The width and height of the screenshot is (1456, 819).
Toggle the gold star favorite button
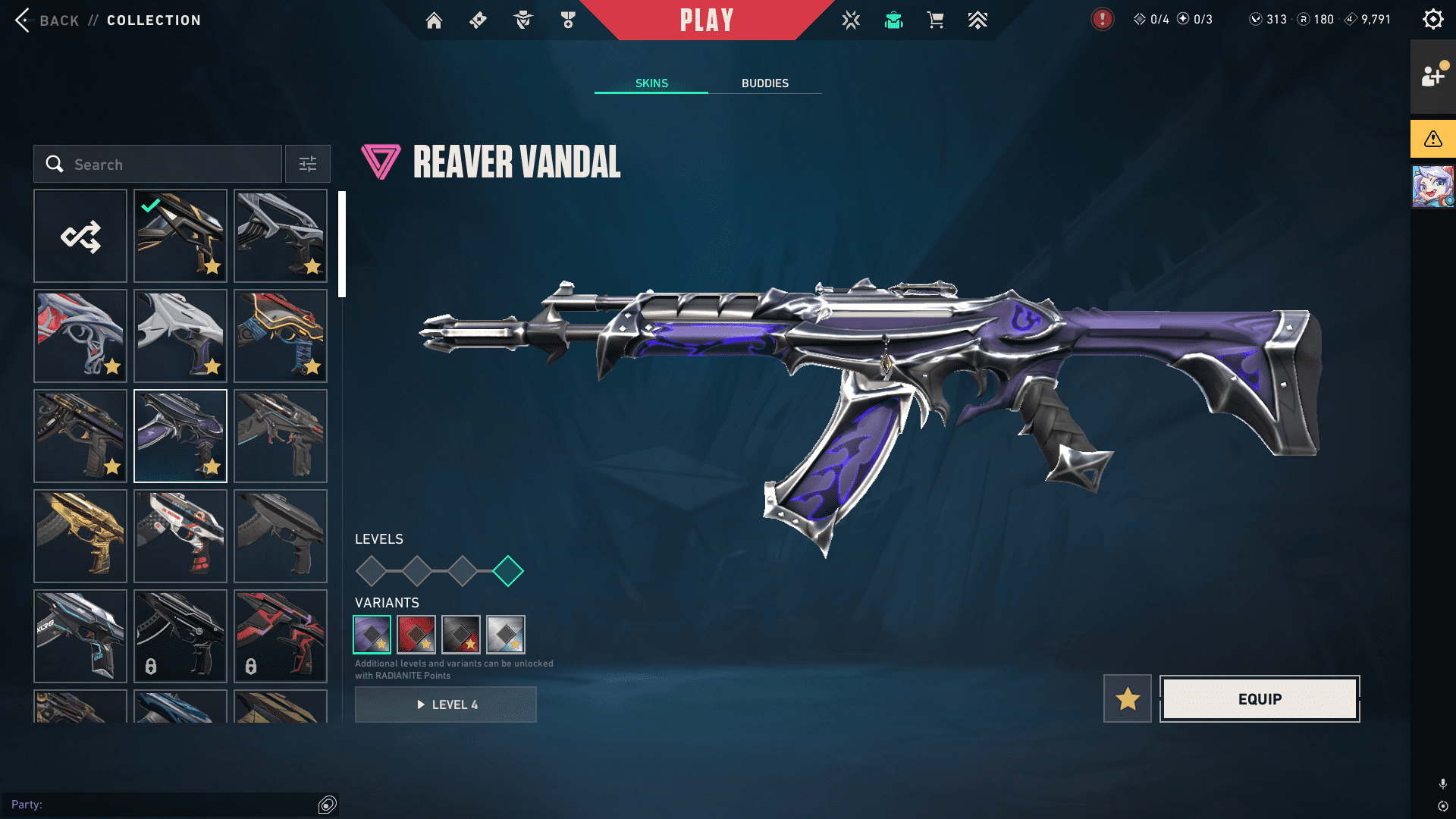coord(1128,698)
